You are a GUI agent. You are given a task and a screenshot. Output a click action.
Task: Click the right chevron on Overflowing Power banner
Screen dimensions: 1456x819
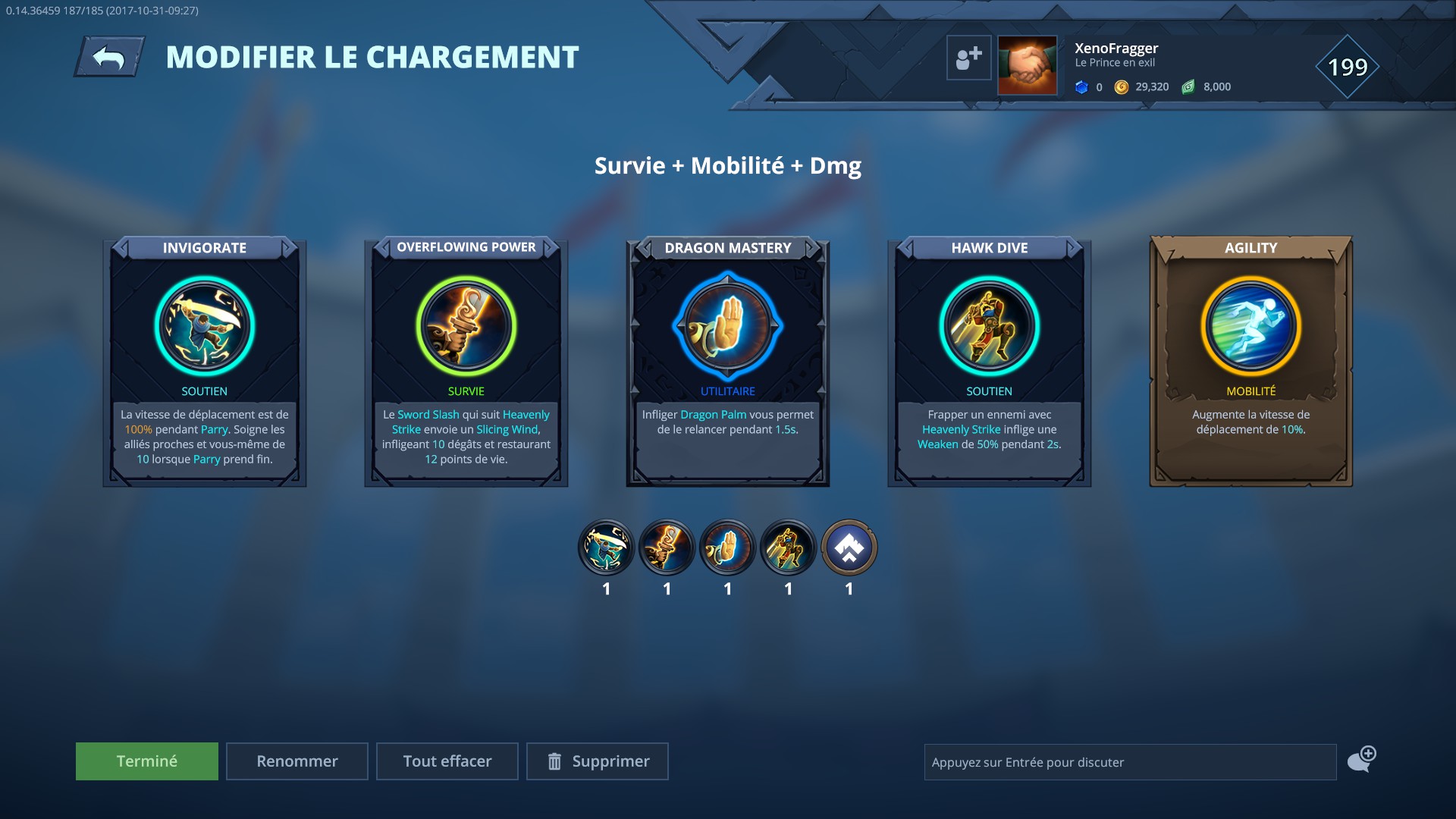(x=549, y=247)
